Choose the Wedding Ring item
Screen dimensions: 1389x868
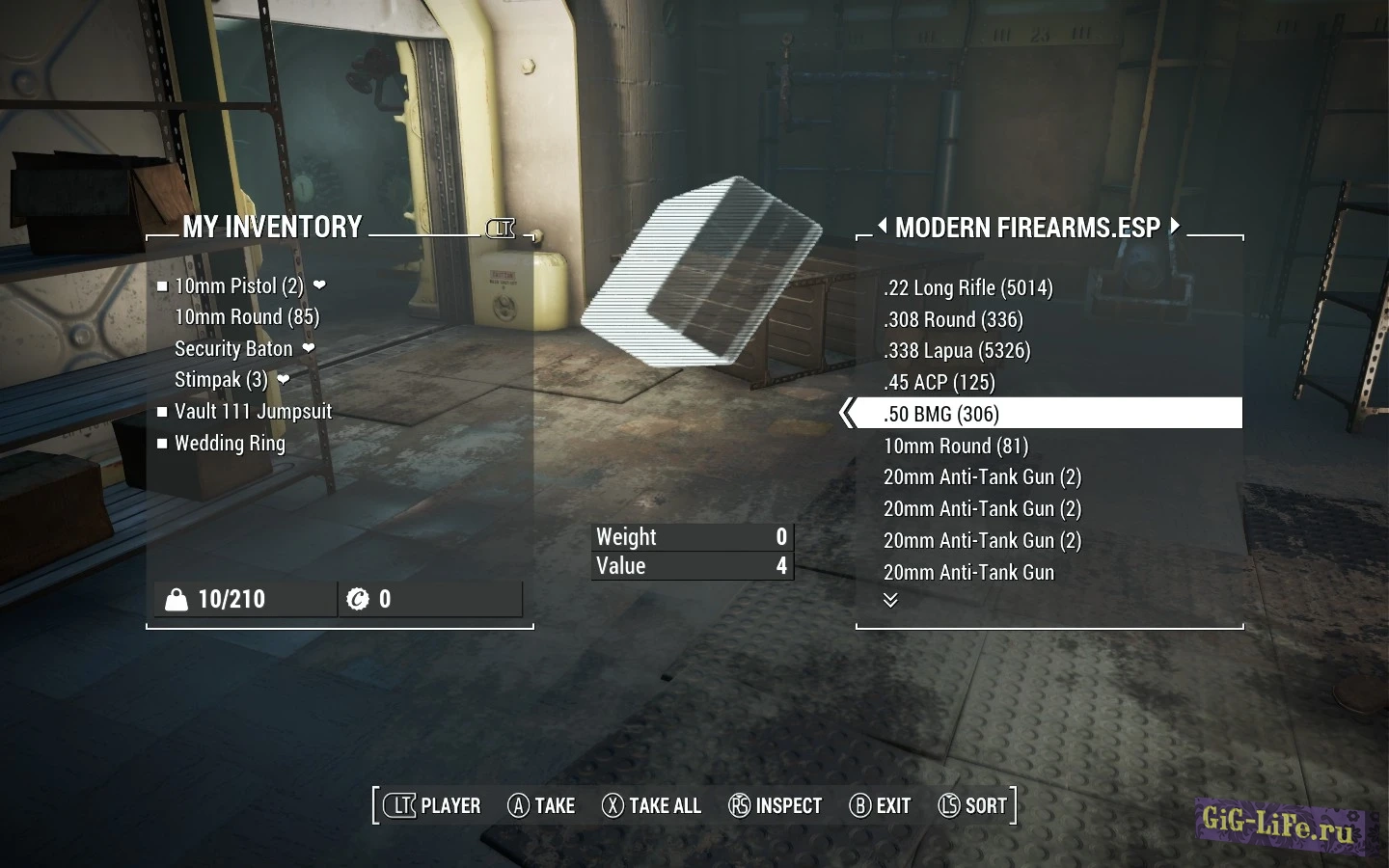point(230,444)
